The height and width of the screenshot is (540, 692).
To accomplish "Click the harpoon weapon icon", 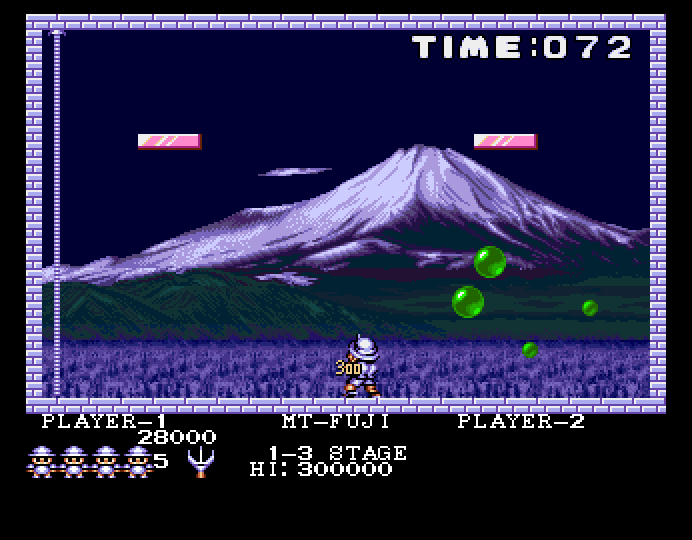I will (x=200, y=461).
